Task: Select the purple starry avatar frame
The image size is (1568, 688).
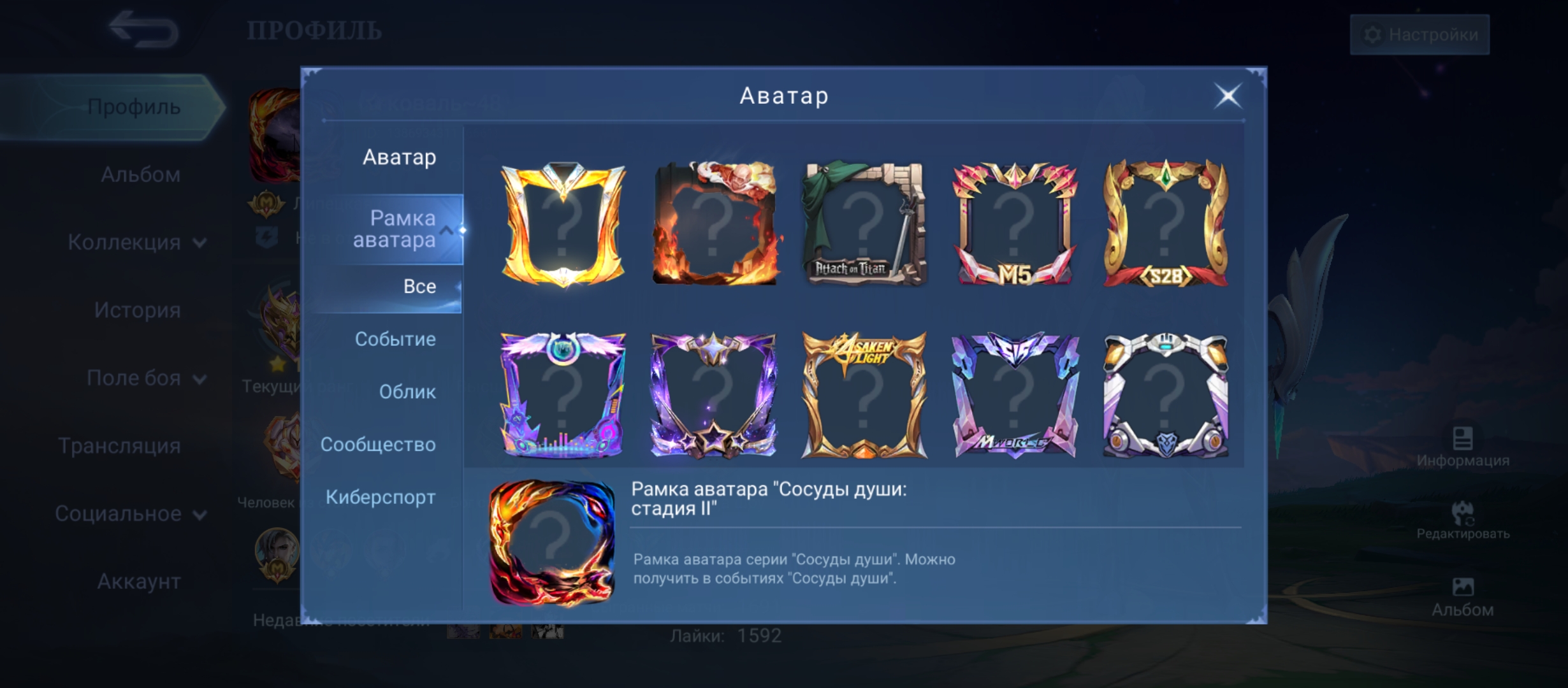Action: (714, 395)
